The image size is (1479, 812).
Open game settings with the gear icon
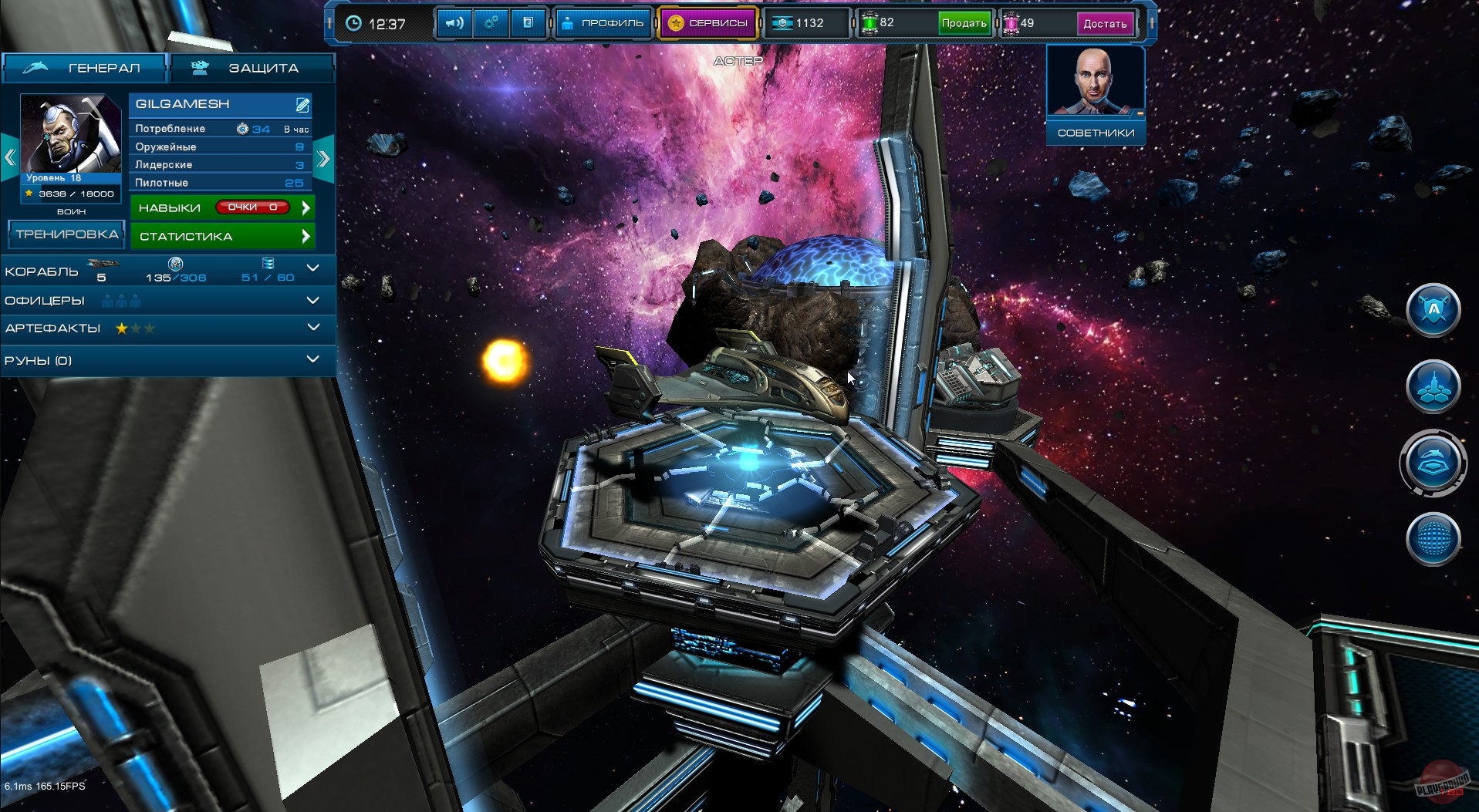[491, 22]
